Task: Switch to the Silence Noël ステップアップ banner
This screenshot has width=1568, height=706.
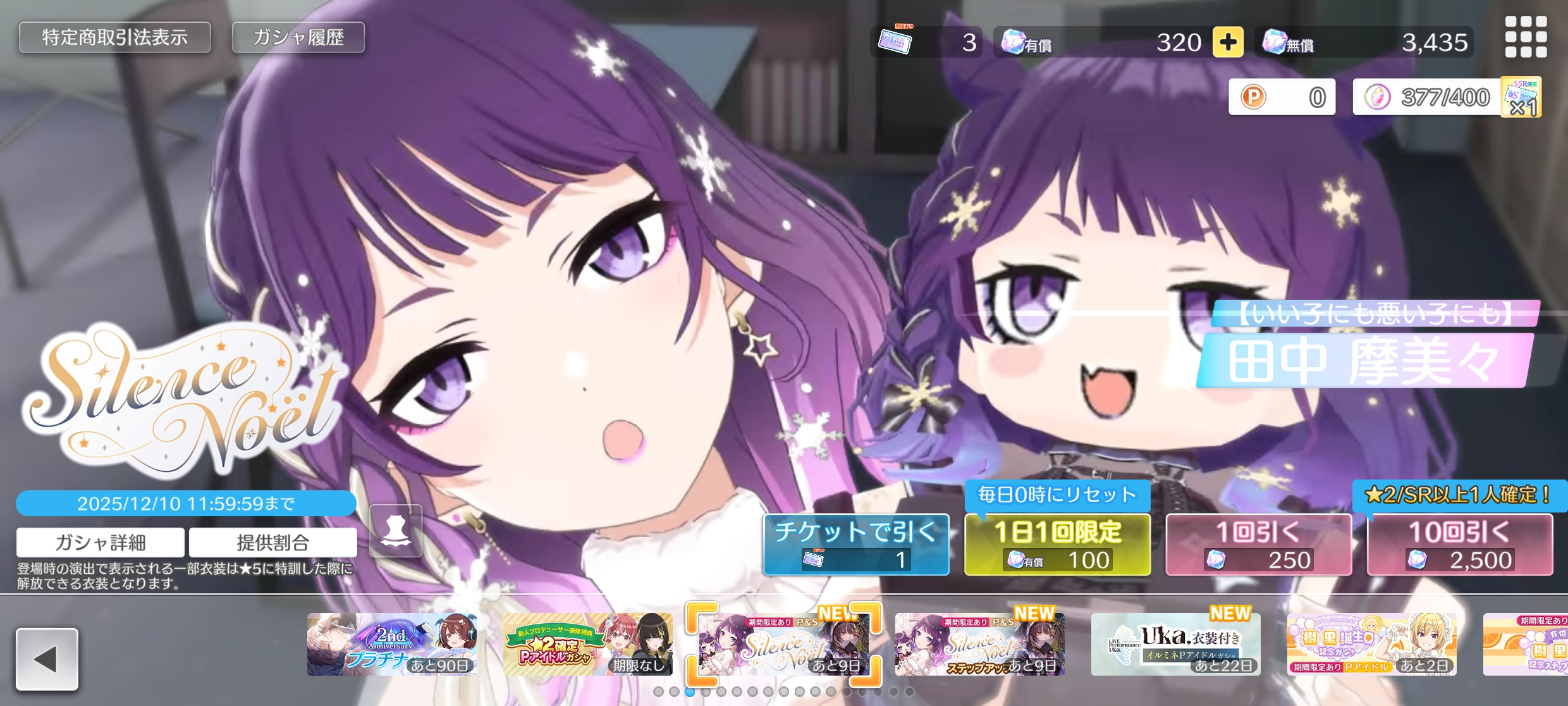Action: 979,644
